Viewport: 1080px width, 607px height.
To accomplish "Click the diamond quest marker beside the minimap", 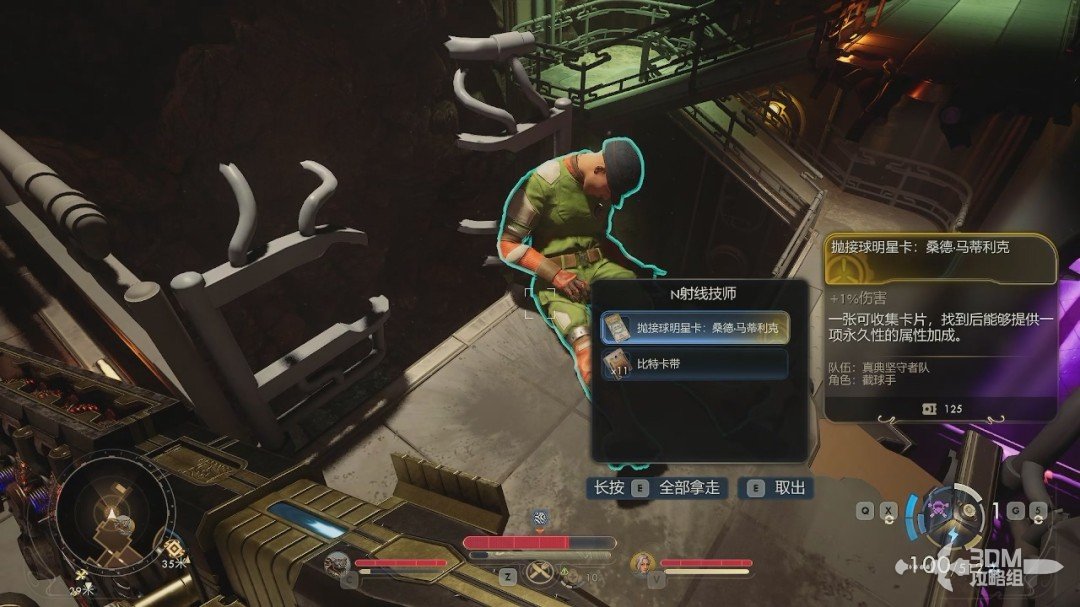I will [173, 548].
